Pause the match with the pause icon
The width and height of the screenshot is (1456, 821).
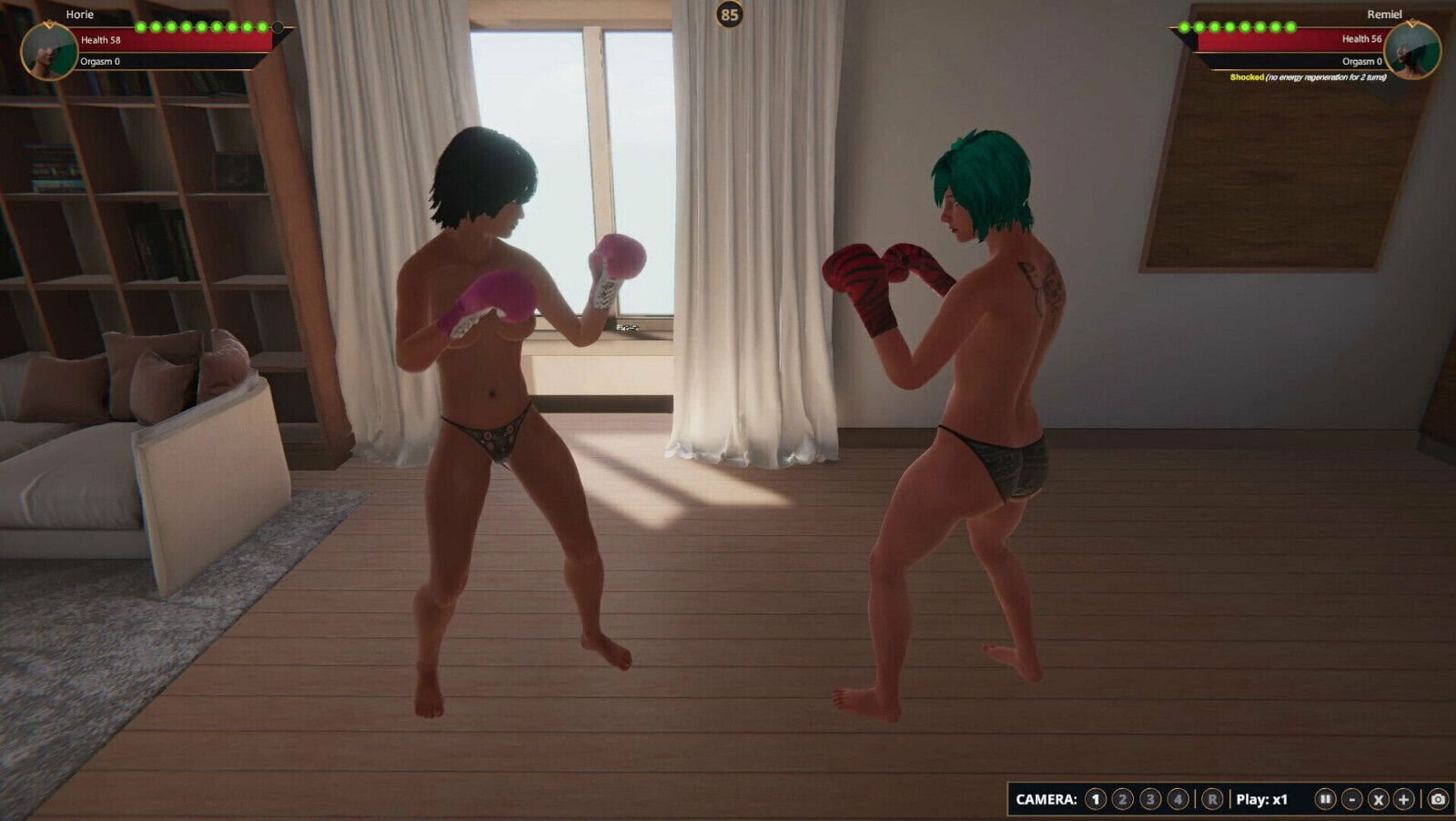(x=1327, y=799)
